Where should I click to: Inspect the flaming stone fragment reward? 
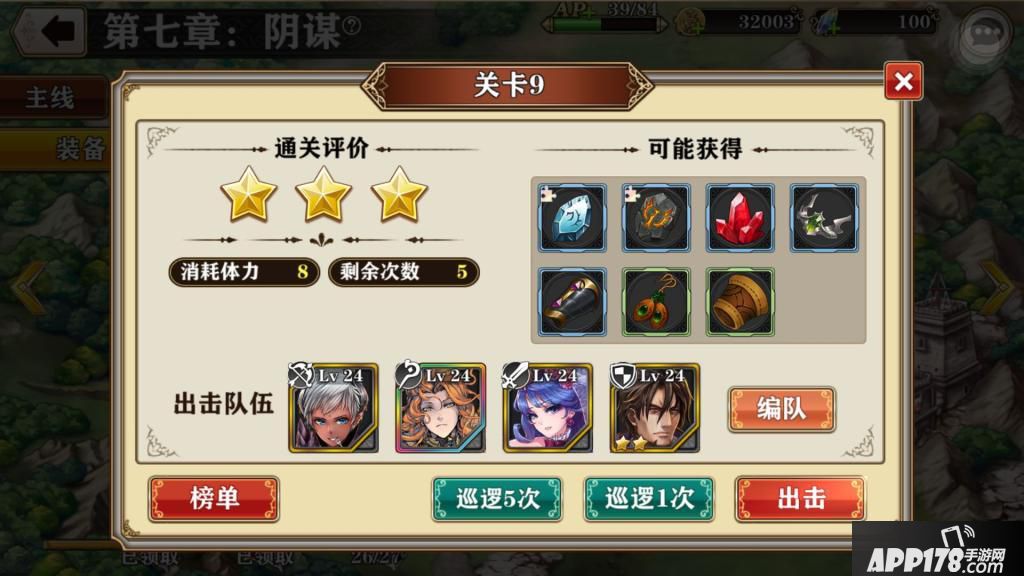tap(657, 215)
